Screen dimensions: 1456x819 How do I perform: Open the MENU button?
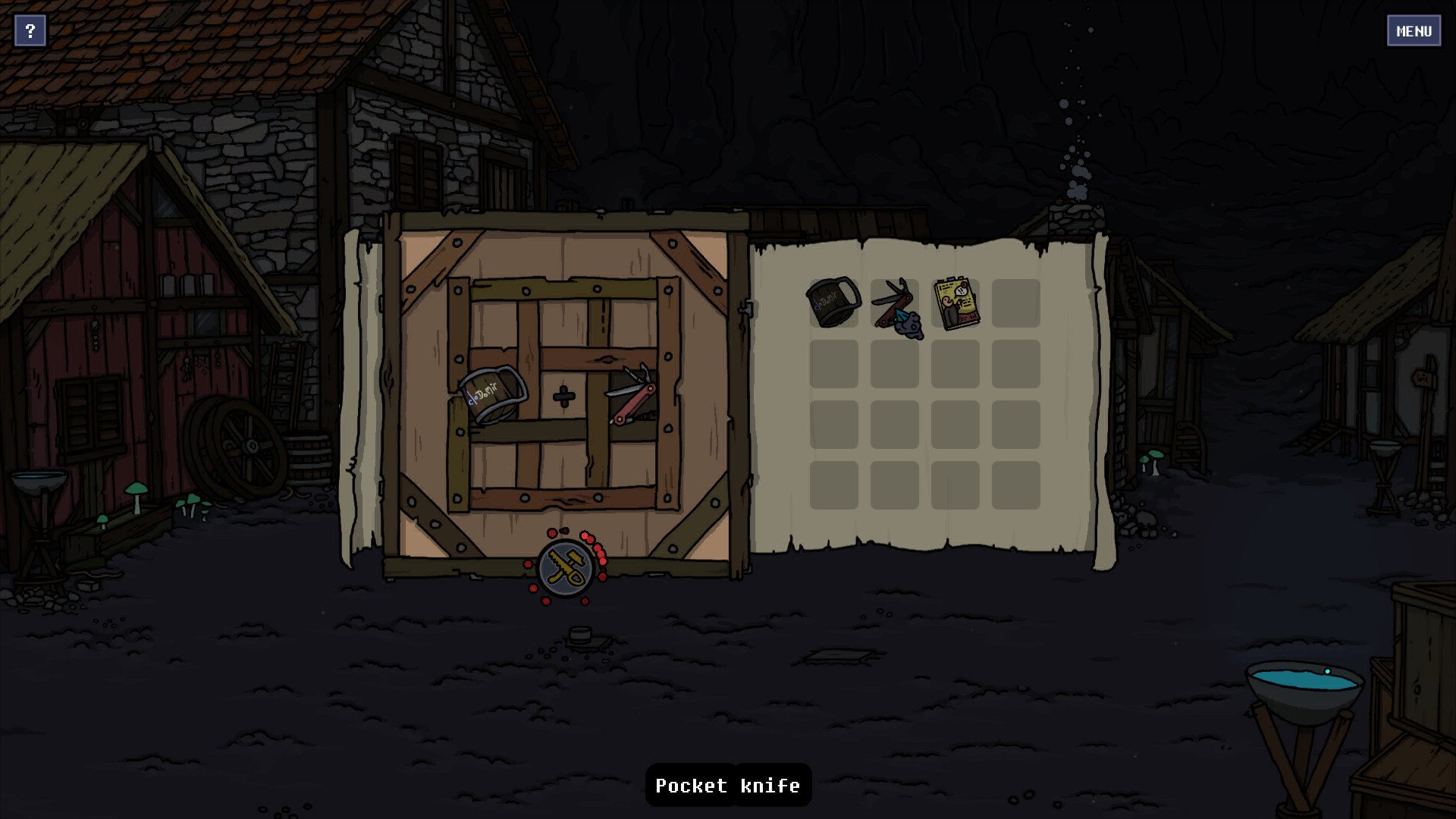tap(1414, 31)
